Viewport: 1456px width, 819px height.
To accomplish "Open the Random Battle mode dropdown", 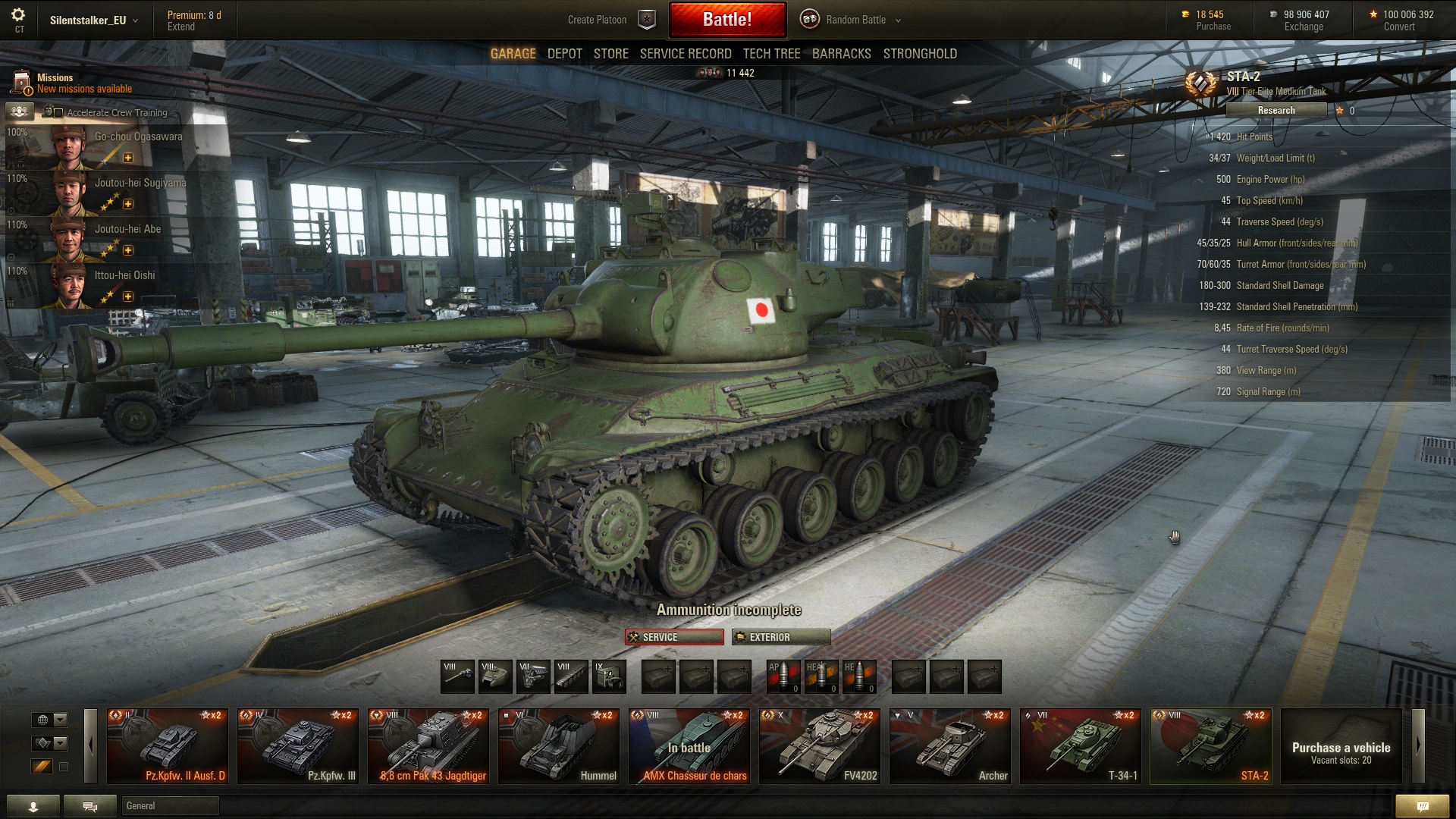I will [x=854, y=20].
